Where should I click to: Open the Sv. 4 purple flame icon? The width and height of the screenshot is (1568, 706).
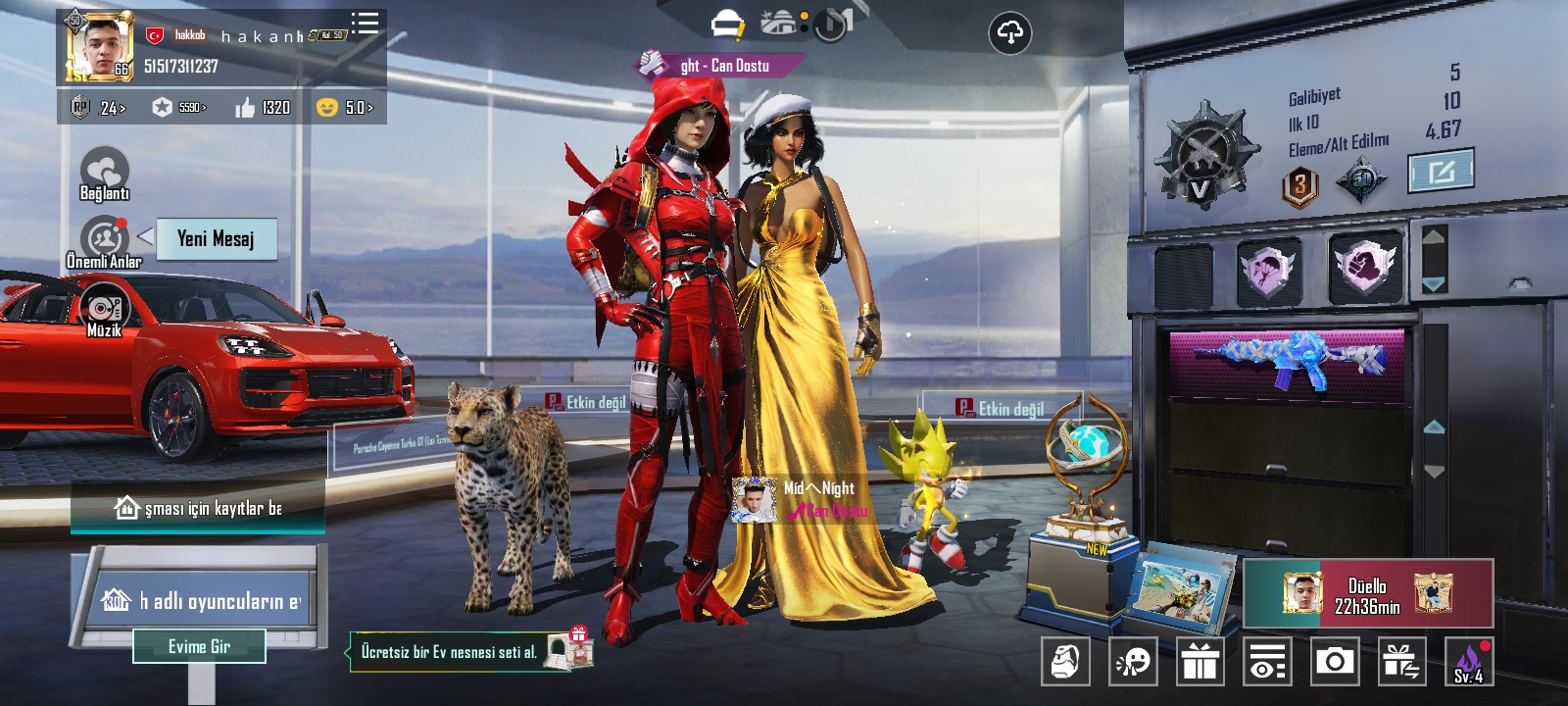[1469, 662]
